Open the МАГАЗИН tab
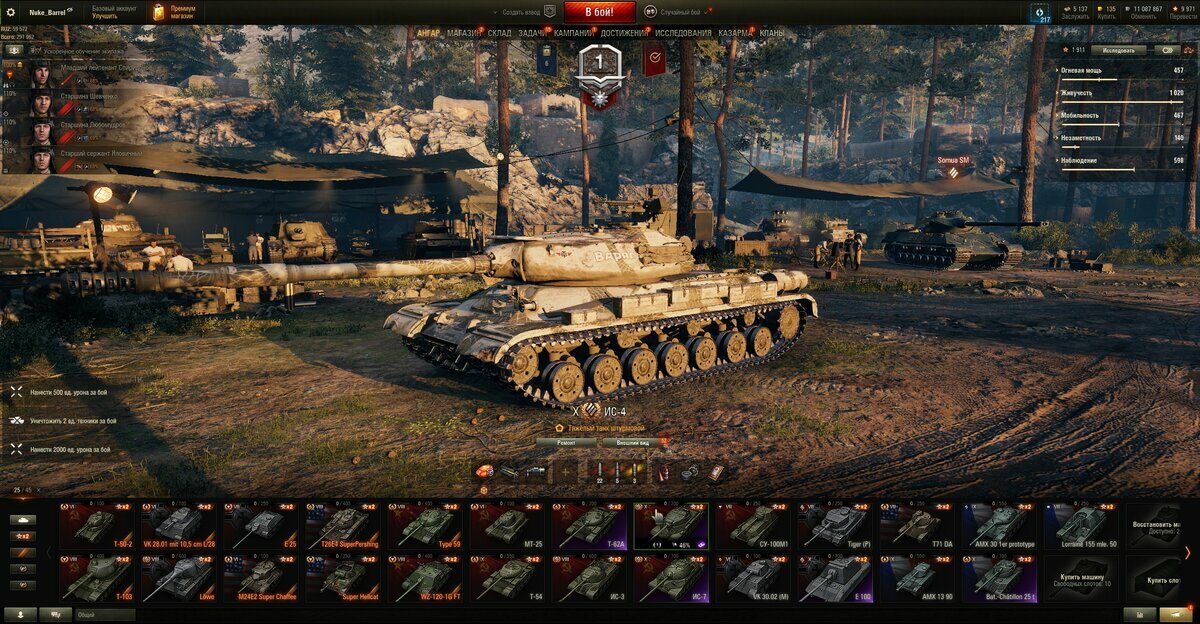This screenshot has width=1200, height=624. [464, 33]
